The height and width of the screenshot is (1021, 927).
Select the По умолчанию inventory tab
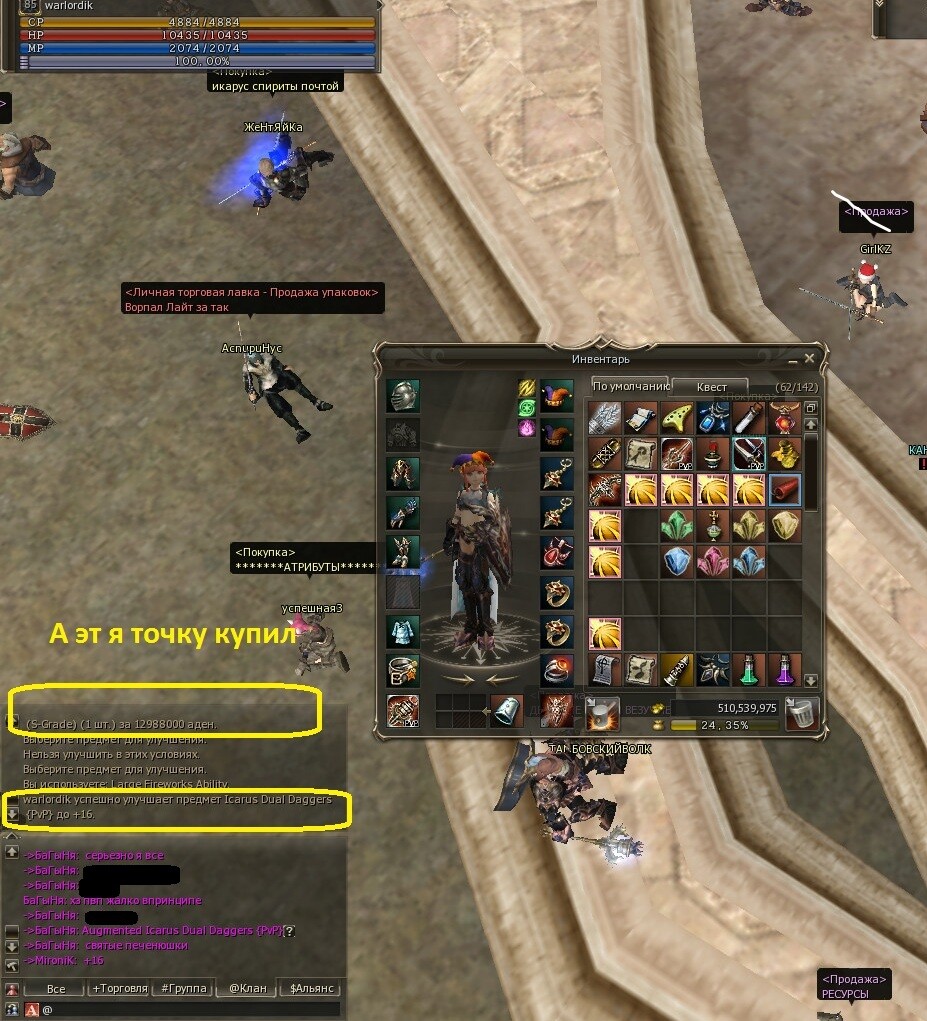[x=630, y=387]
